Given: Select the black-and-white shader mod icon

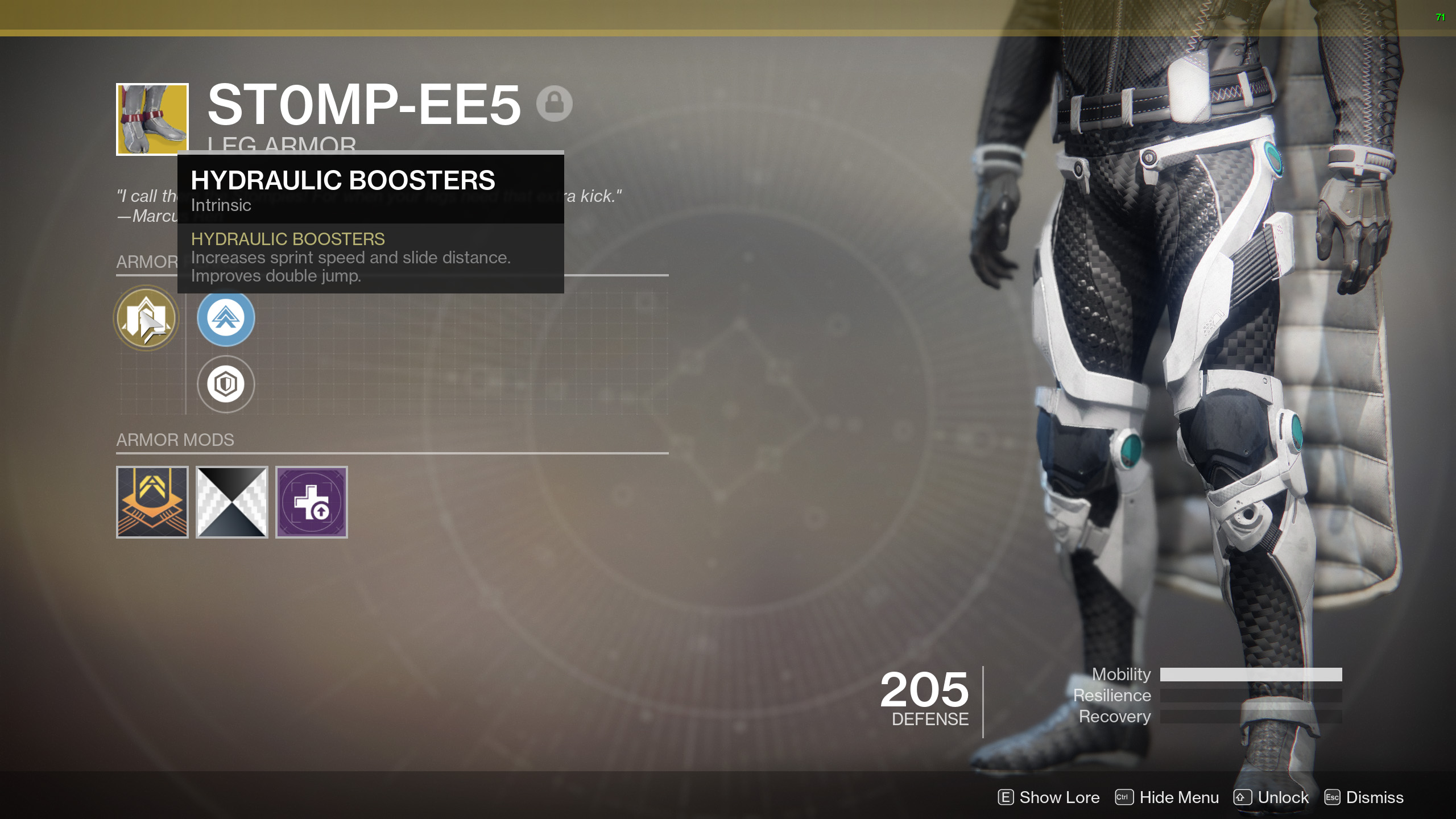Looking at the screenshot, I should [232, 503].
